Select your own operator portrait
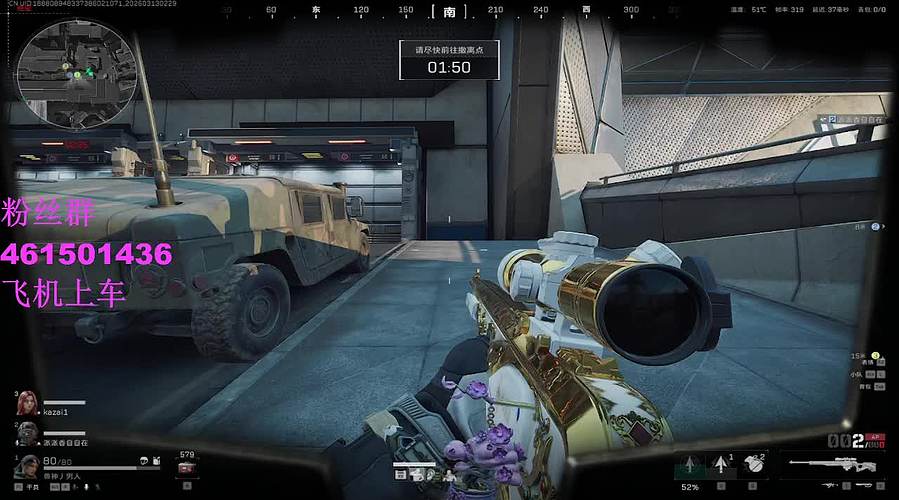The width and height of the screenshot is (899, 500). [x=27, y=466]
